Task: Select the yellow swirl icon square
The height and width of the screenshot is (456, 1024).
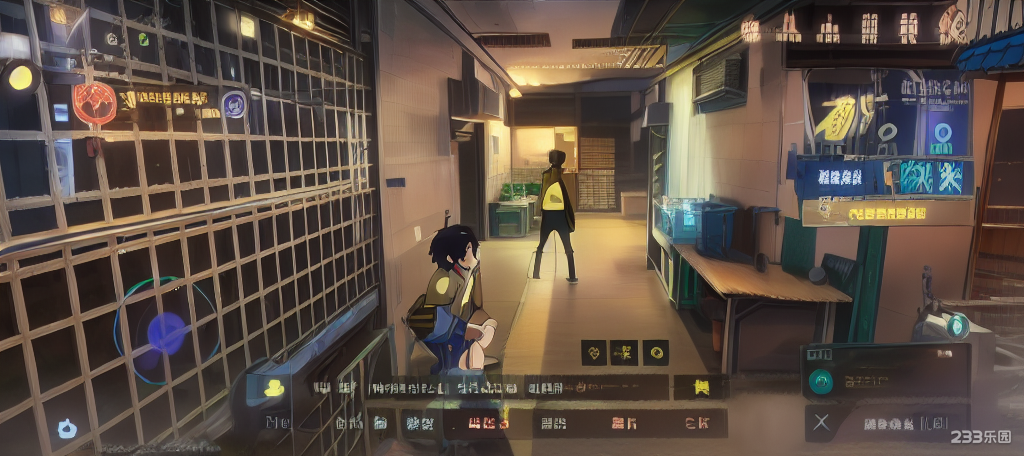Action: tap(655, 352)
